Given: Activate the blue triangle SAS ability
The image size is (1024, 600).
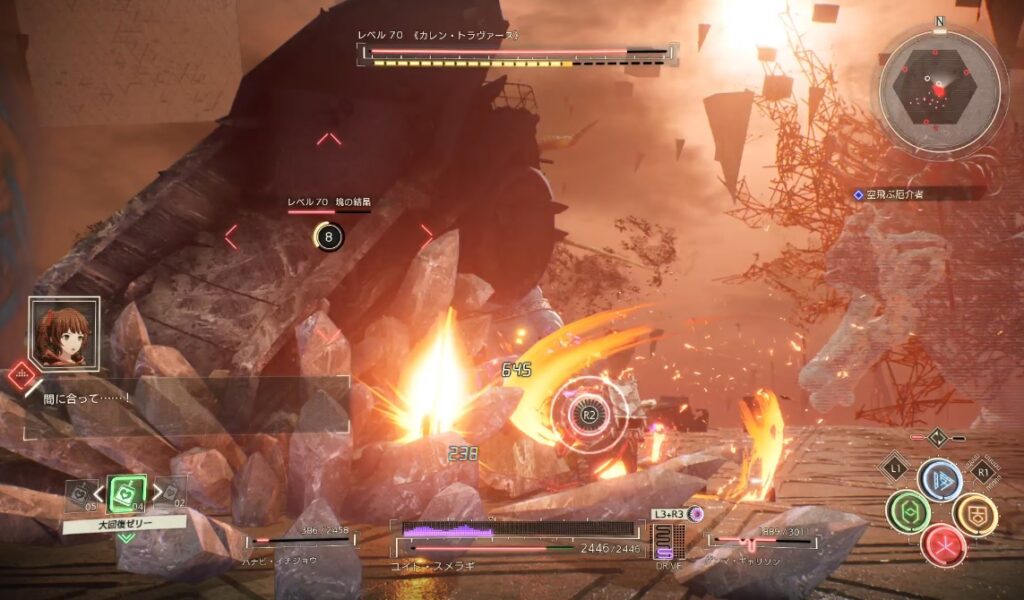Looking at the screenshot, I should click(x=940, y=480).
